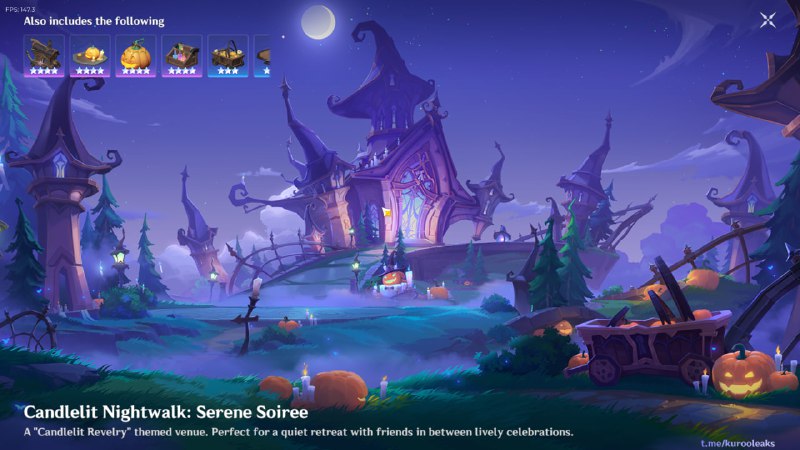800x450 pixels.
Task: Select the partially hidden sixth item
Action: (263, 56)
